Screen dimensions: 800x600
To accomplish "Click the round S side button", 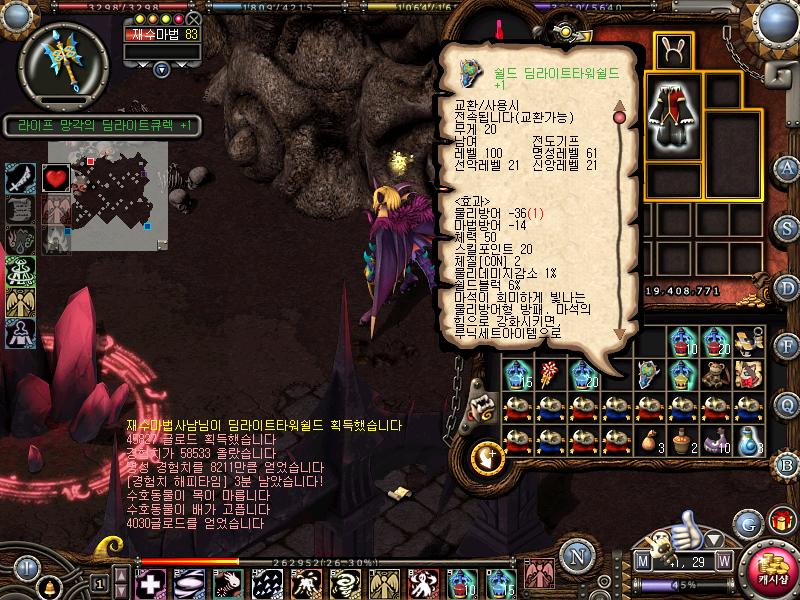I will pyautogui.click(x=787, y=227).
